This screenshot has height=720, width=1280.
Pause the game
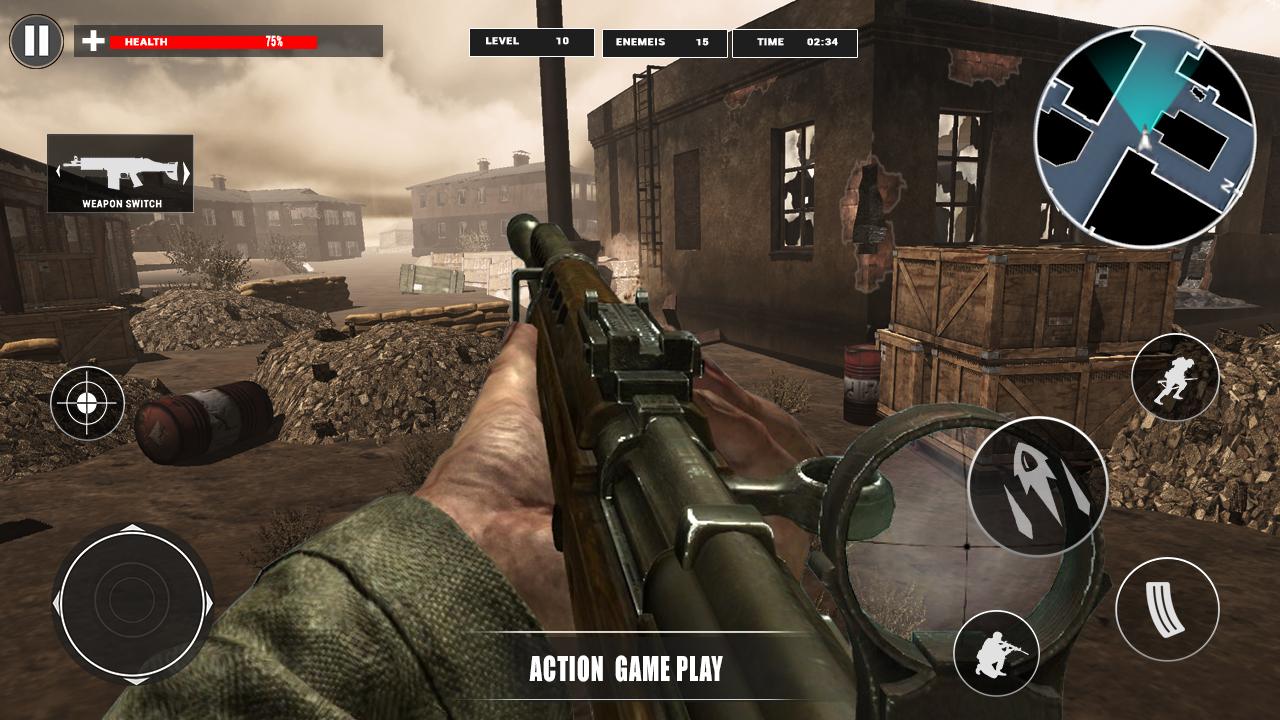35,42
